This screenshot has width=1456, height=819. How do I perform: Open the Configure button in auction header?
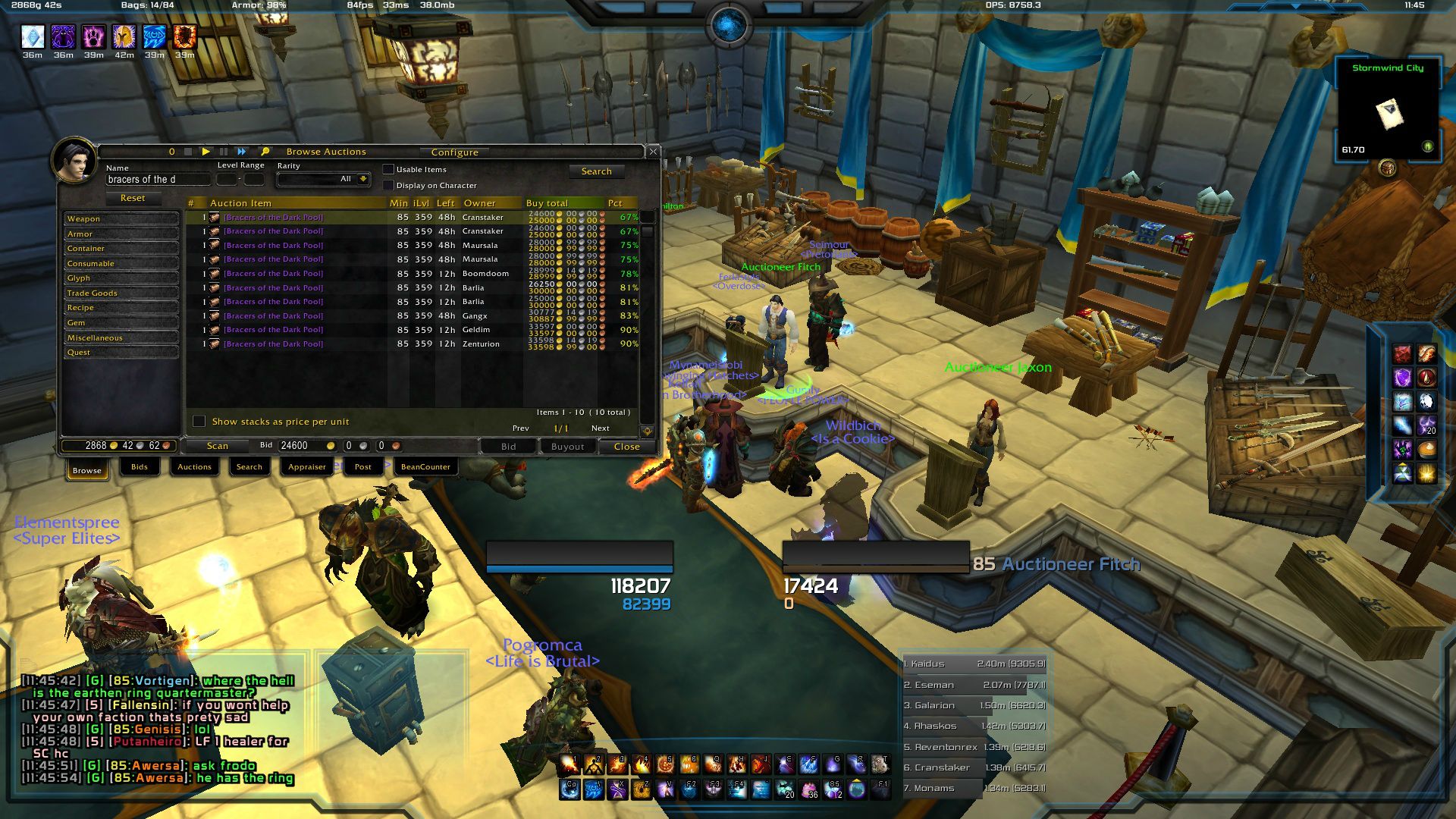pos(454,152)
